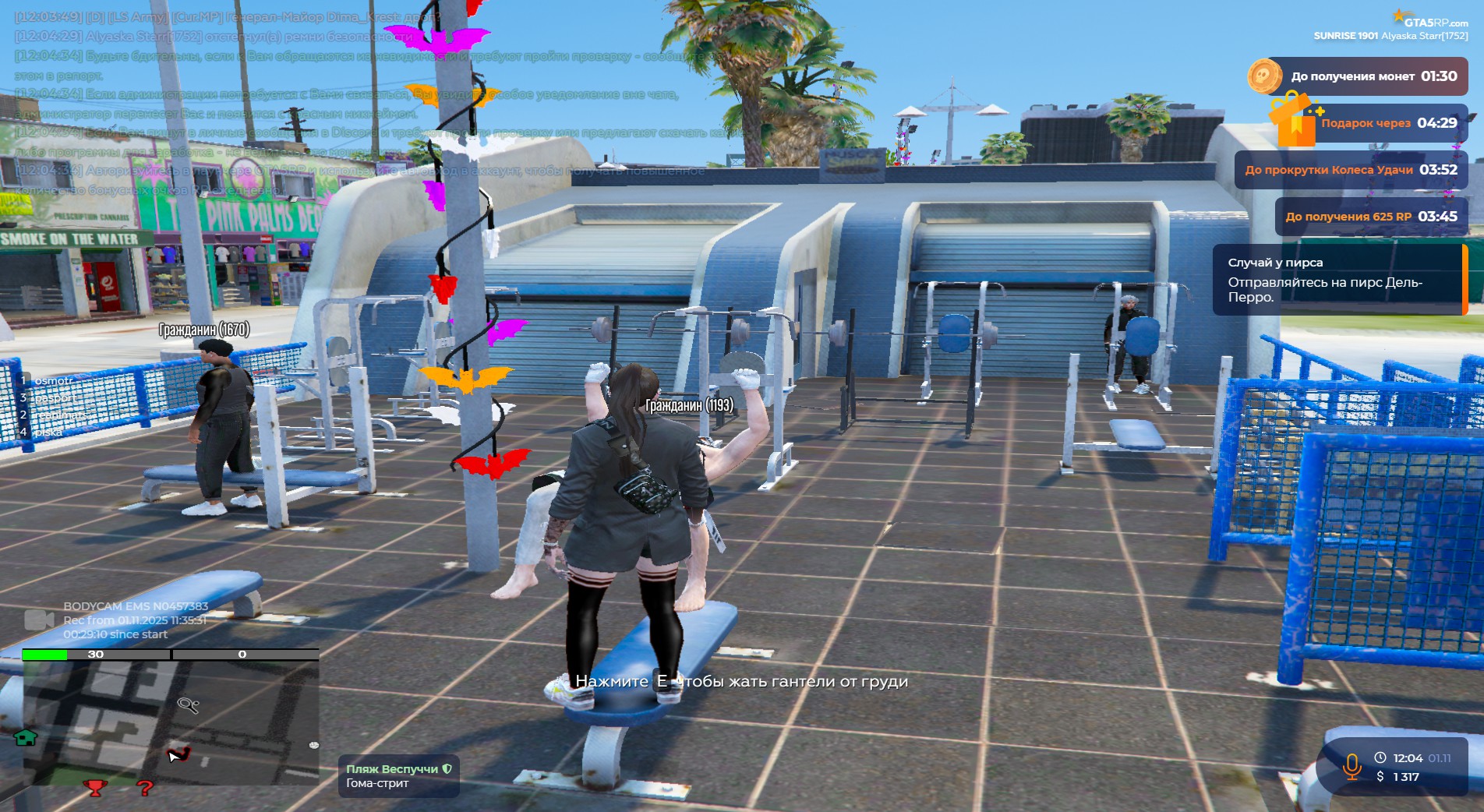Click the bodycam camera icon

[x=39, y=620]
